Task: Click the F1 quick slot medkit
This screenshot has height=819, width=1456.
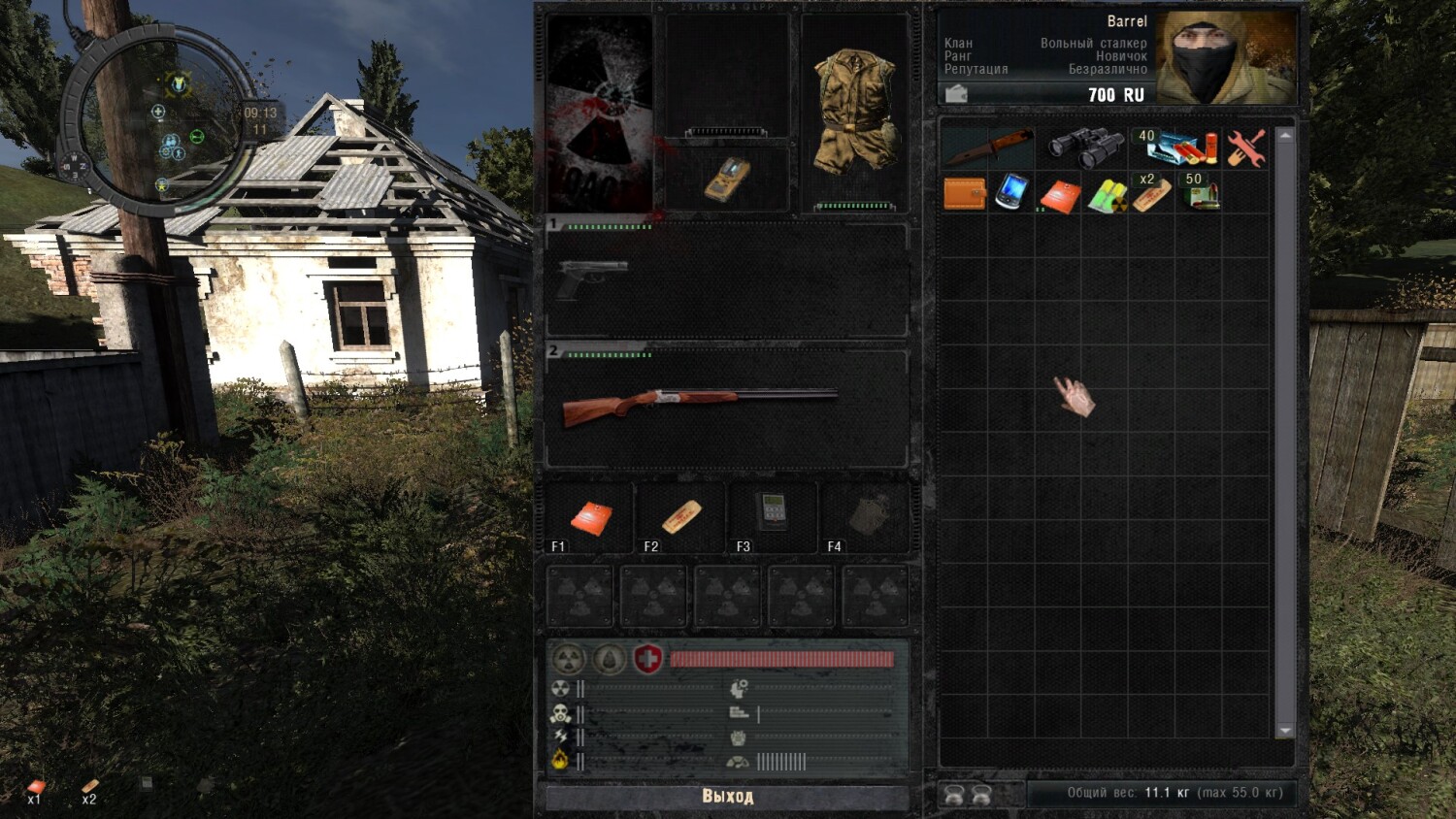Action: click(591, 517)
